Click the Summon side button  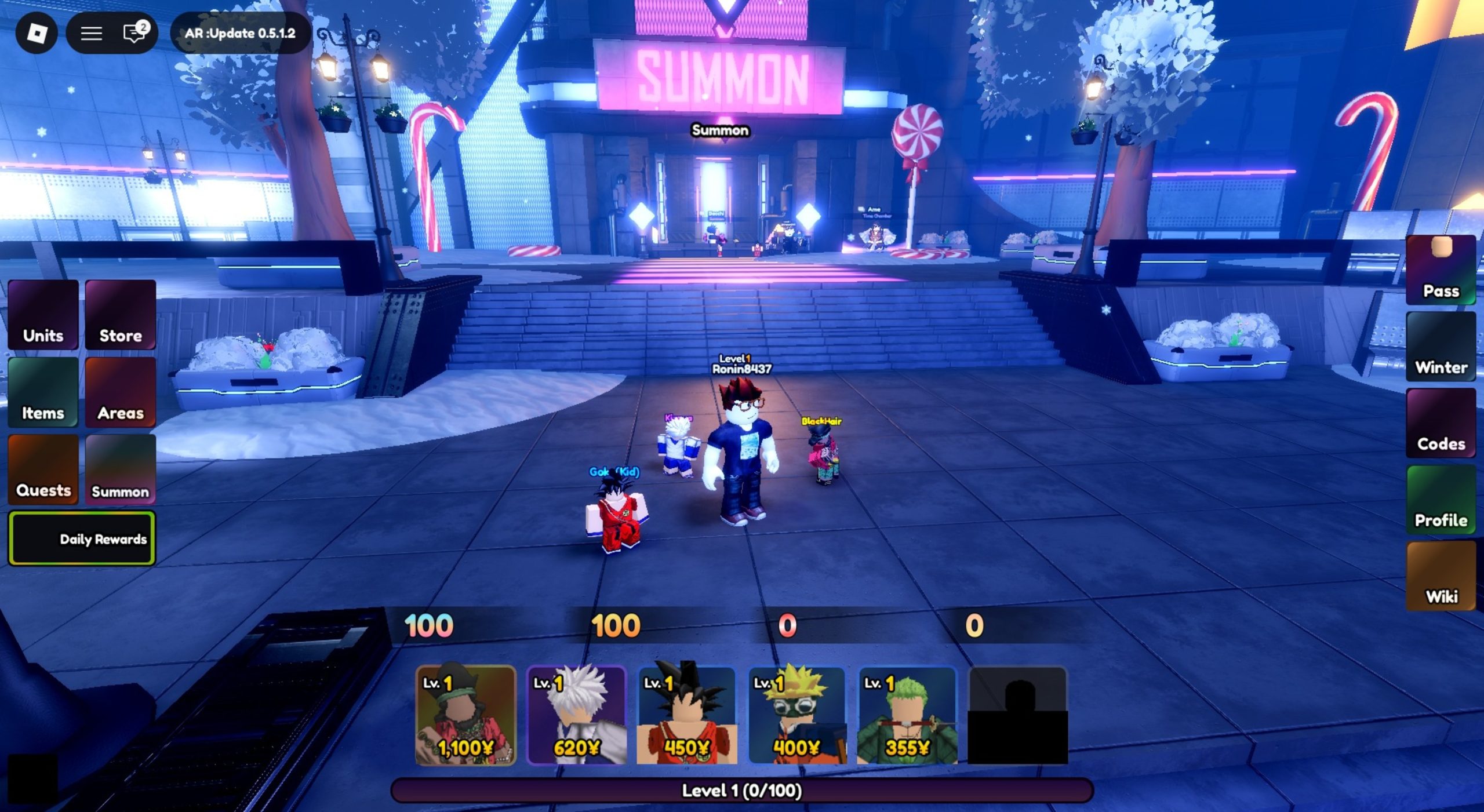121,469
